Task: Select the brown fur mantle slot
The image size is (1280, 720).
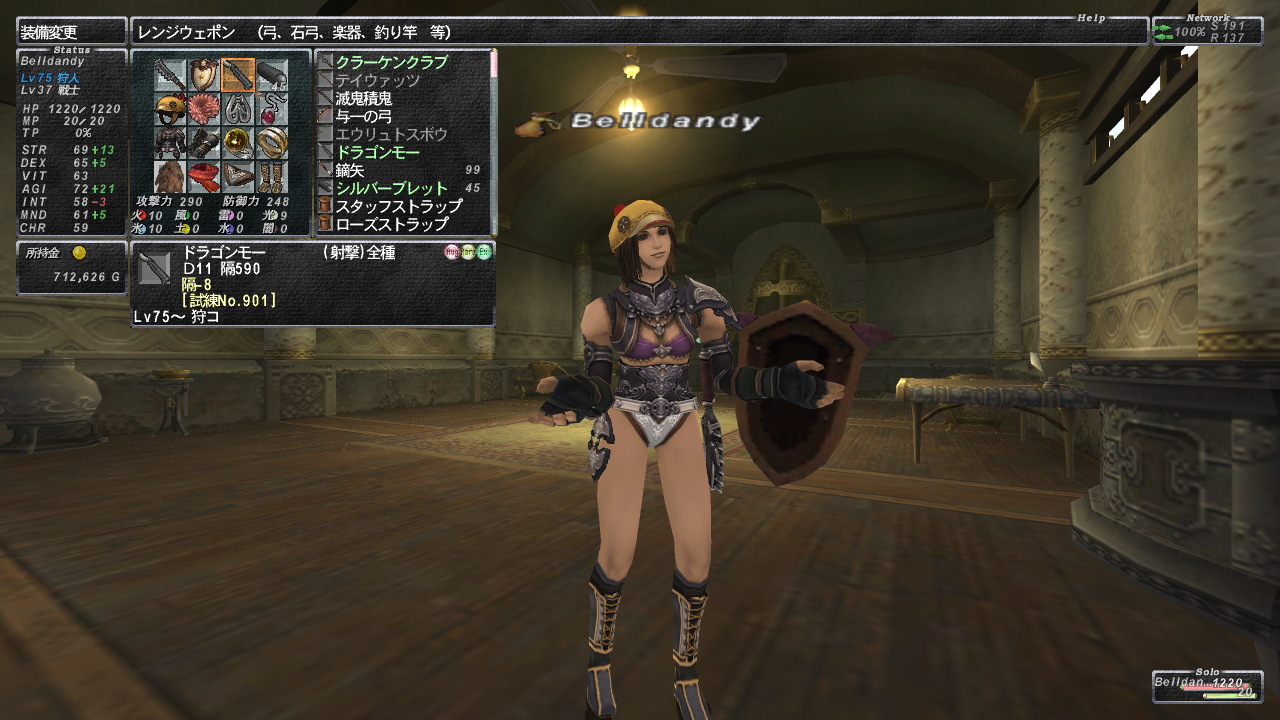Action: tap(170, 176)
